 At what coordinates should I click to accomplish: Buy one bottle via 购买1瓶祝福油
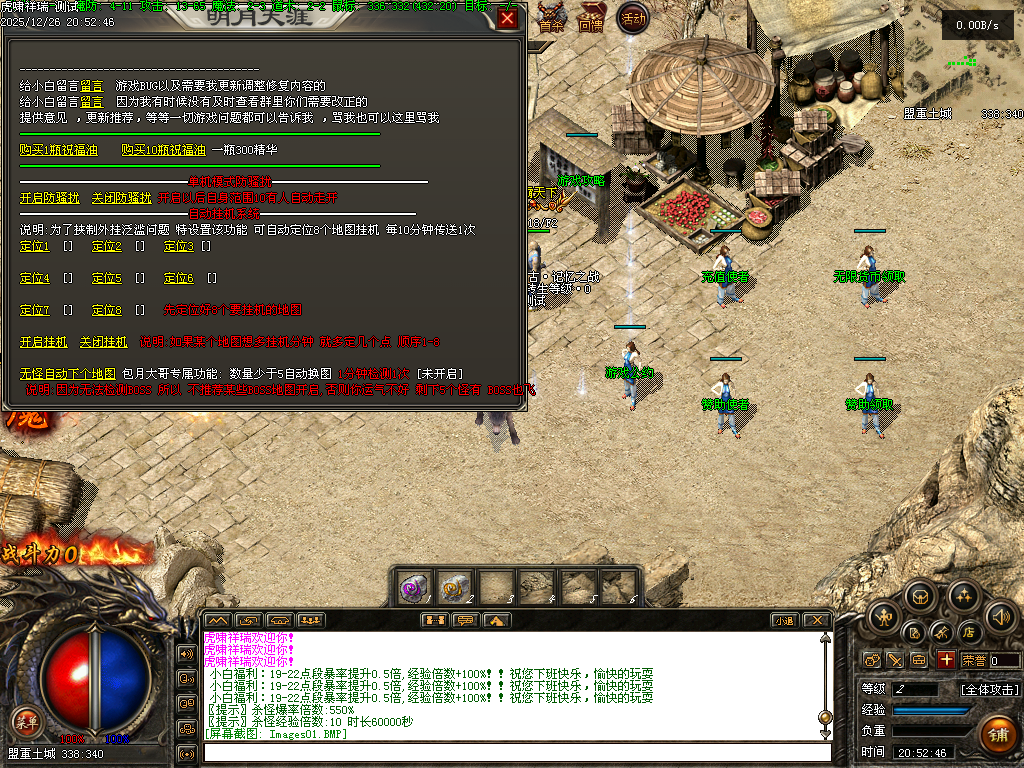pyautogui.click(x=59, y=150)
